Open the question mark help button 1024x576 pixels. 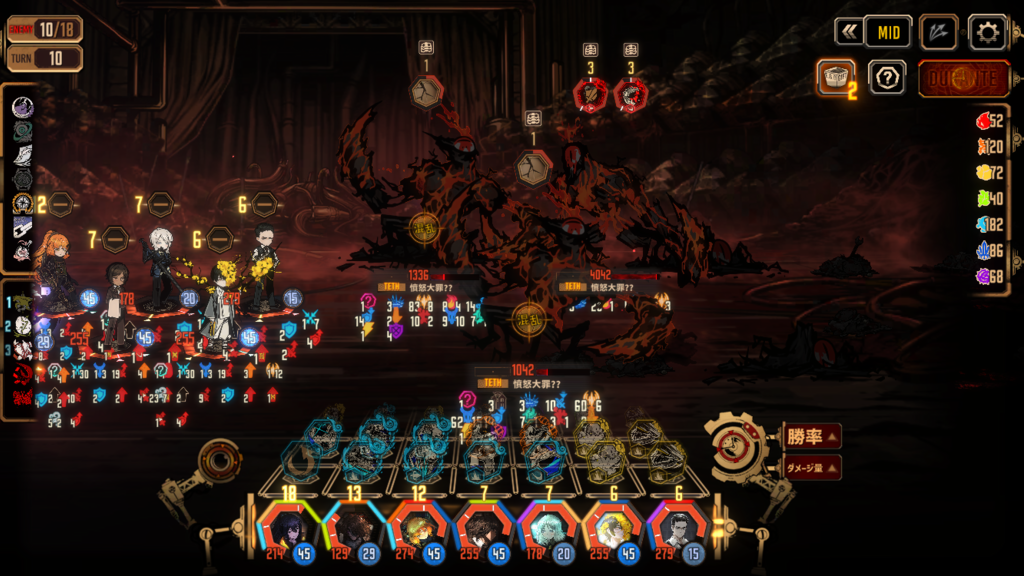point(886,77)
